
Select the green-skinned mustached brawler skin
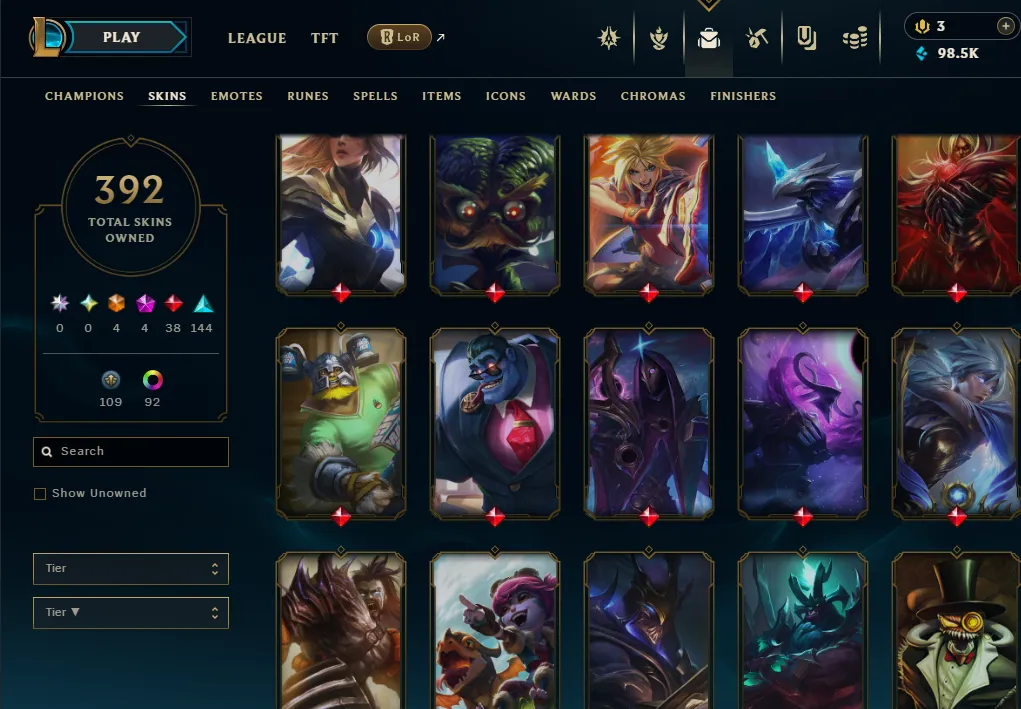pos(341,423)
